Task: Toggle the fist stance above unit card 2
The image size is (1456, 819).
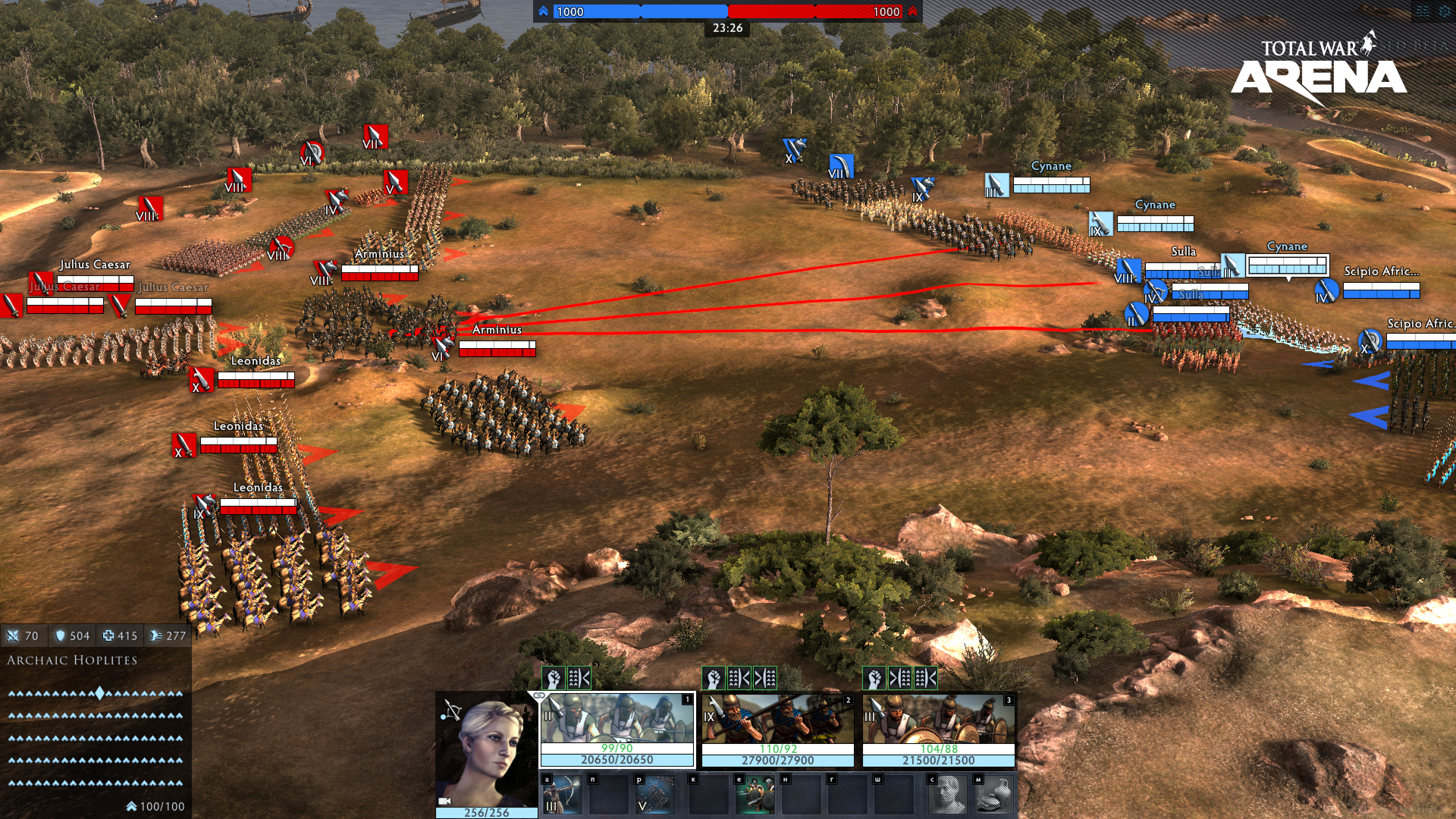Action: tap(714, 678)
